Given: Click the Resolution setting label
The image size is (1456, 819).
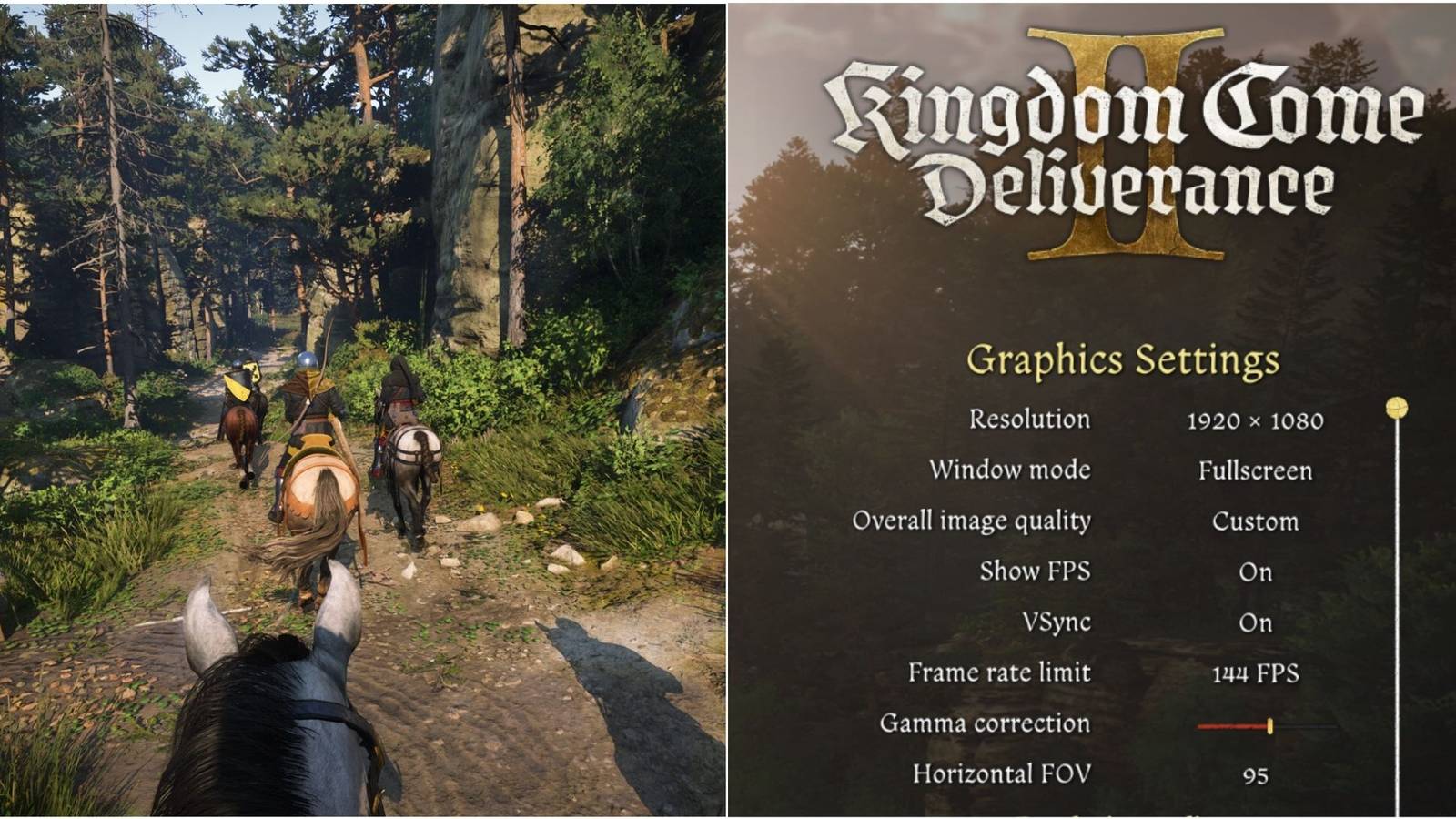Looking at the screenshot, I should pos(1031,420).
